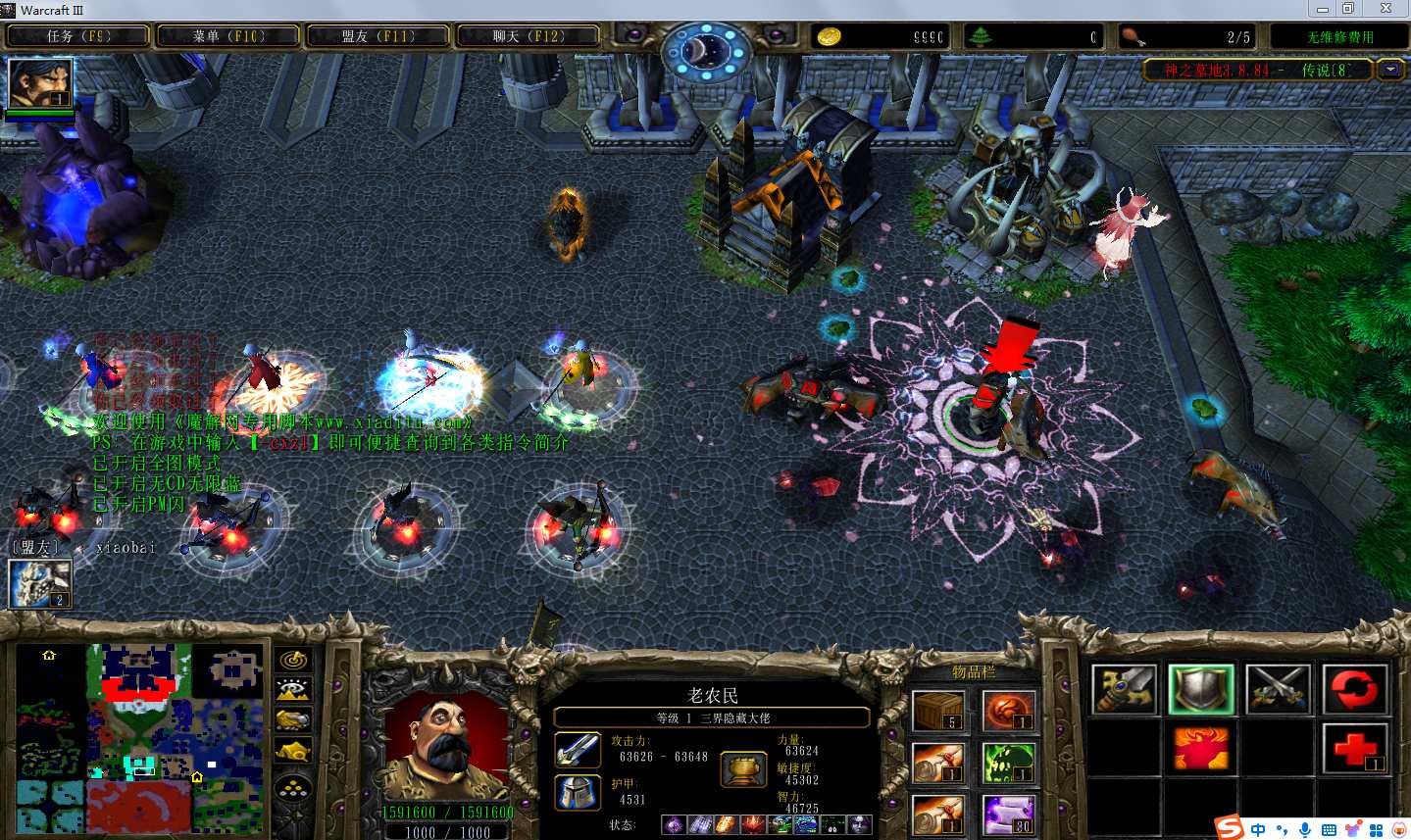1411x840 pixels.
Task: Use the green skull inventory item
Action: pyautogui.click(x=1008, y=764)
